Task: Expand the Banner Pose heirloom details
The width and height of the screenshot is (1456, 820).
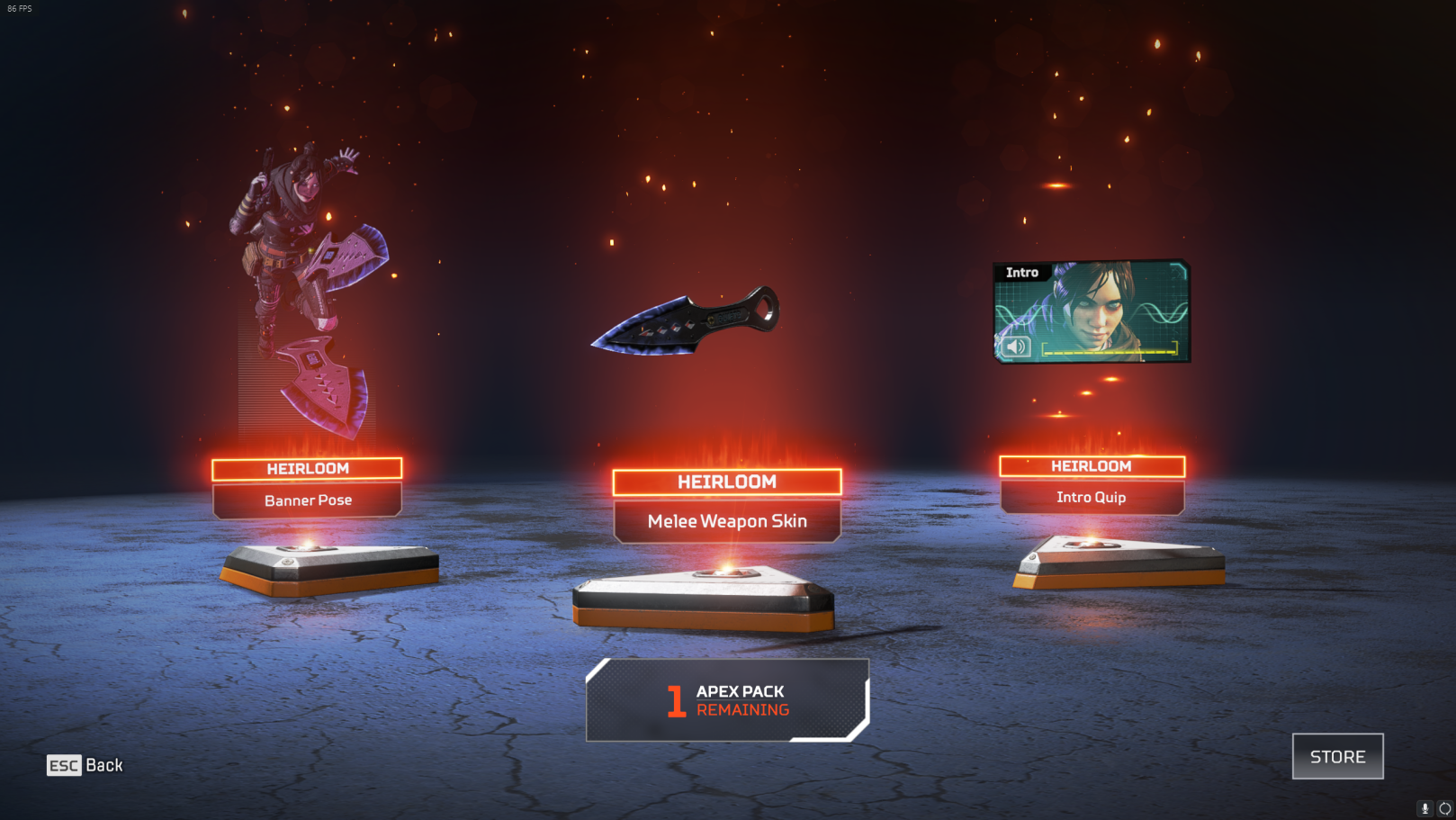Action: [x=306, y=500]
